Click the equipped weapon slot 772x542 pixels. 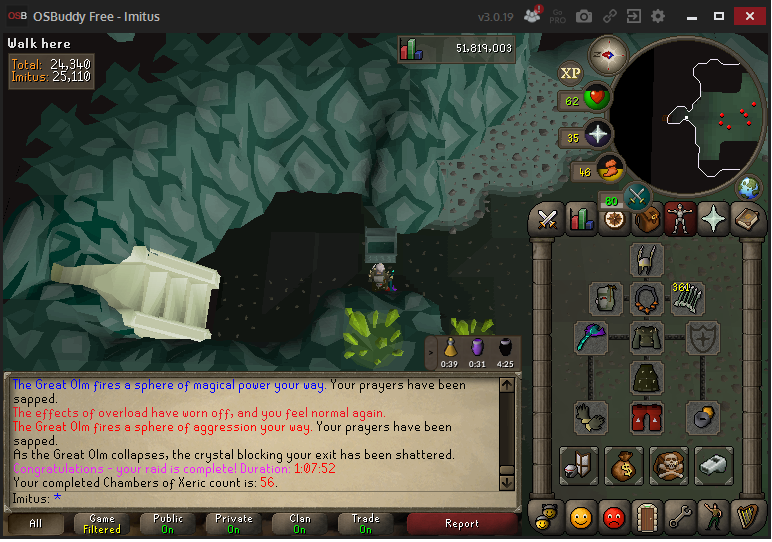[591, 338]
